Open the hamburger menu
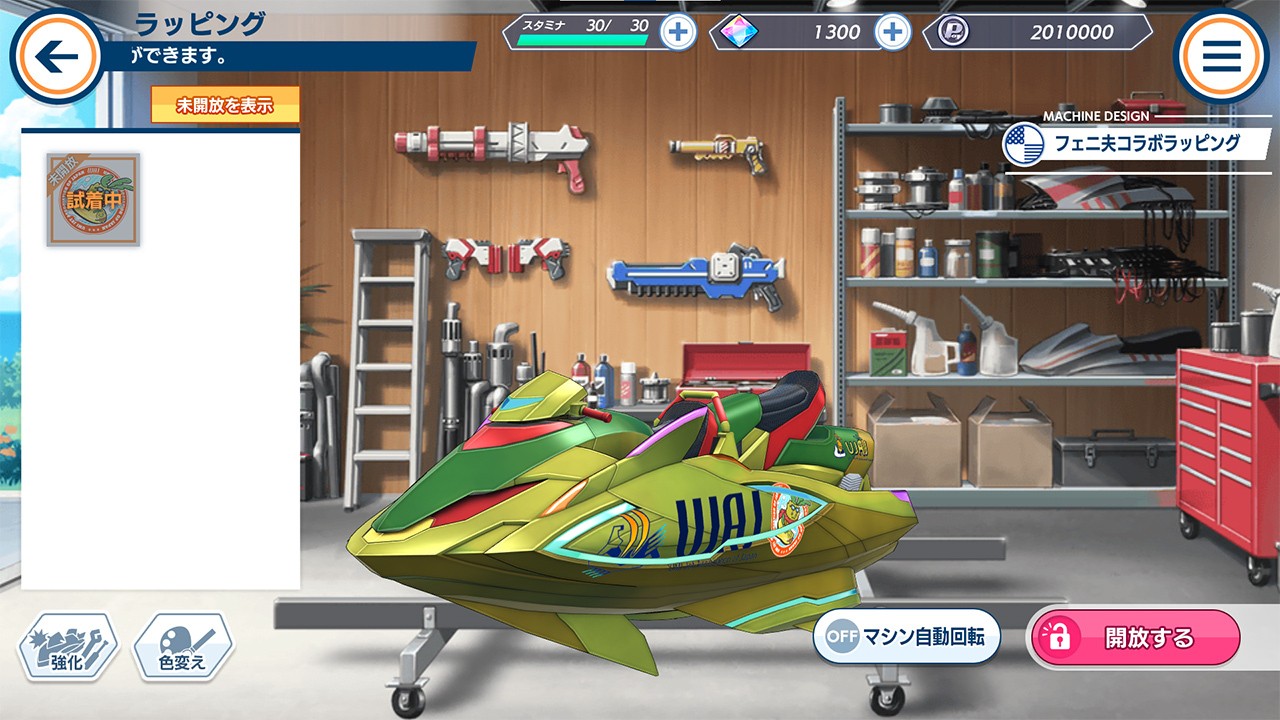Screen dimensions: 1280x720 click(x=1221, y=56)
